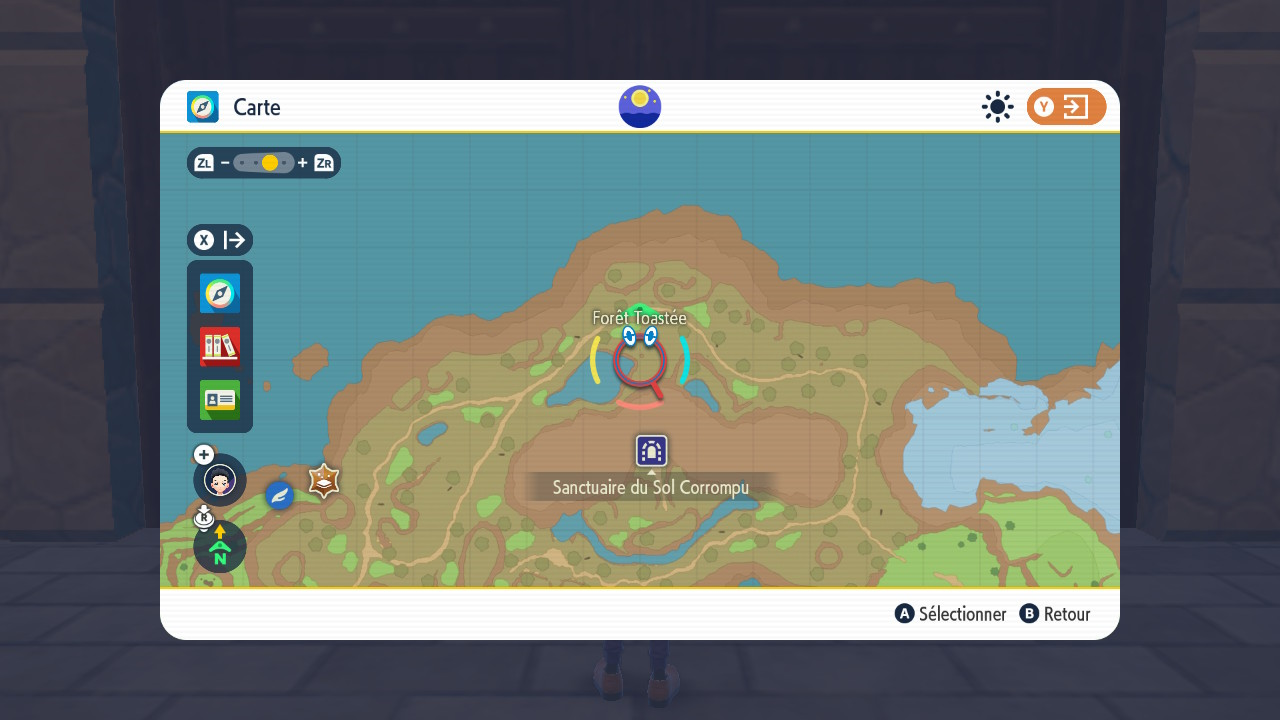Click the Forêt Toastée map label

[640, 318]
